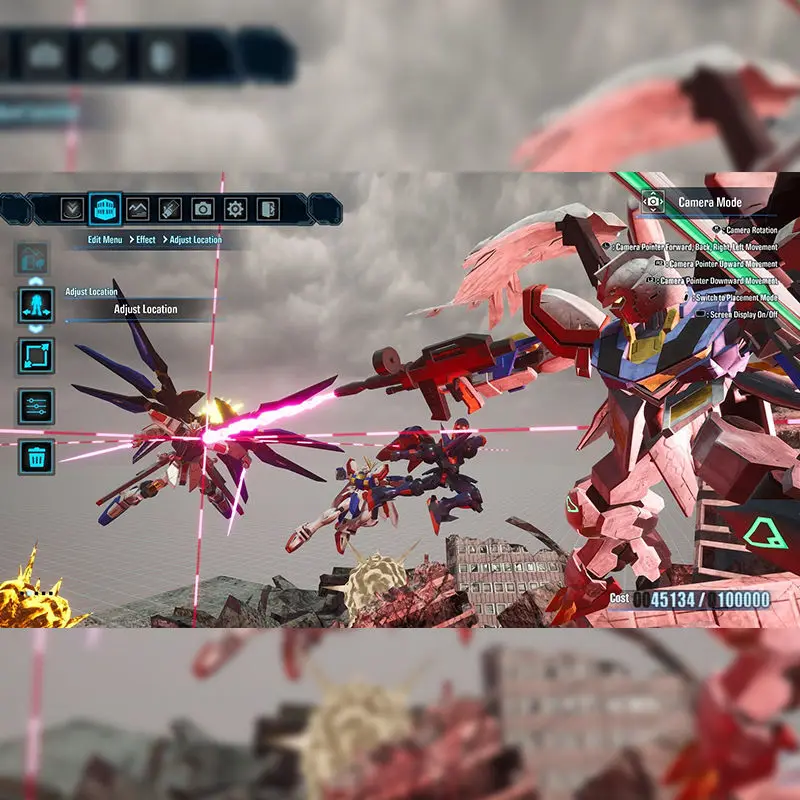
Task: Open the landscape background toolbar icon
Action: point(138,209)
